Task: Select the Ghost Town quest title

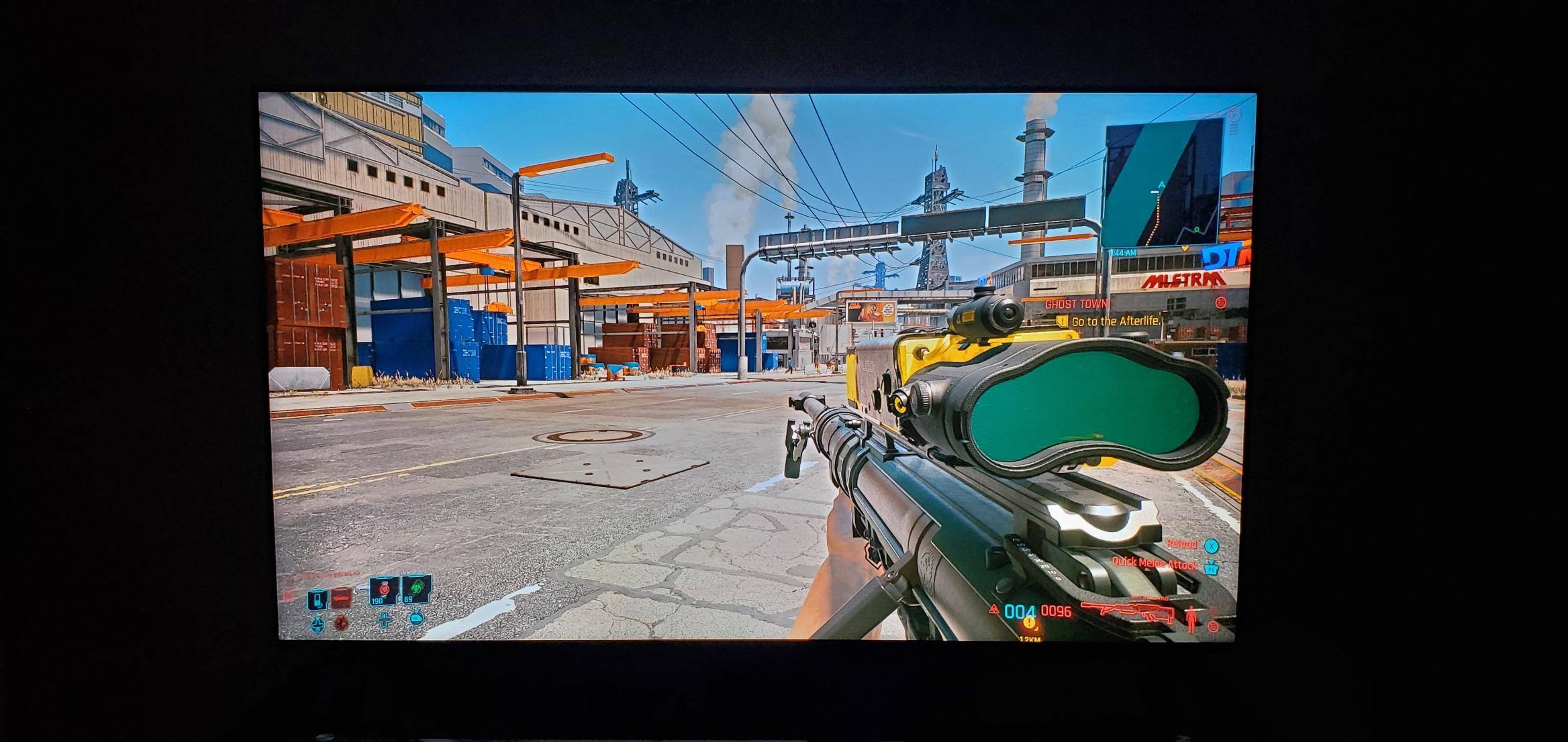Action: click(x=1077, y=304)
